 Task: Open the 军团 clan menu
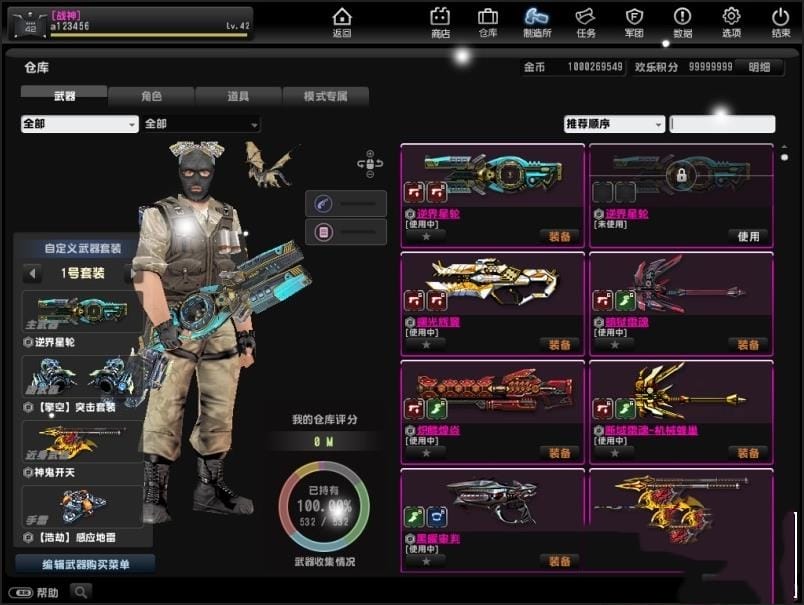[634, 22]
